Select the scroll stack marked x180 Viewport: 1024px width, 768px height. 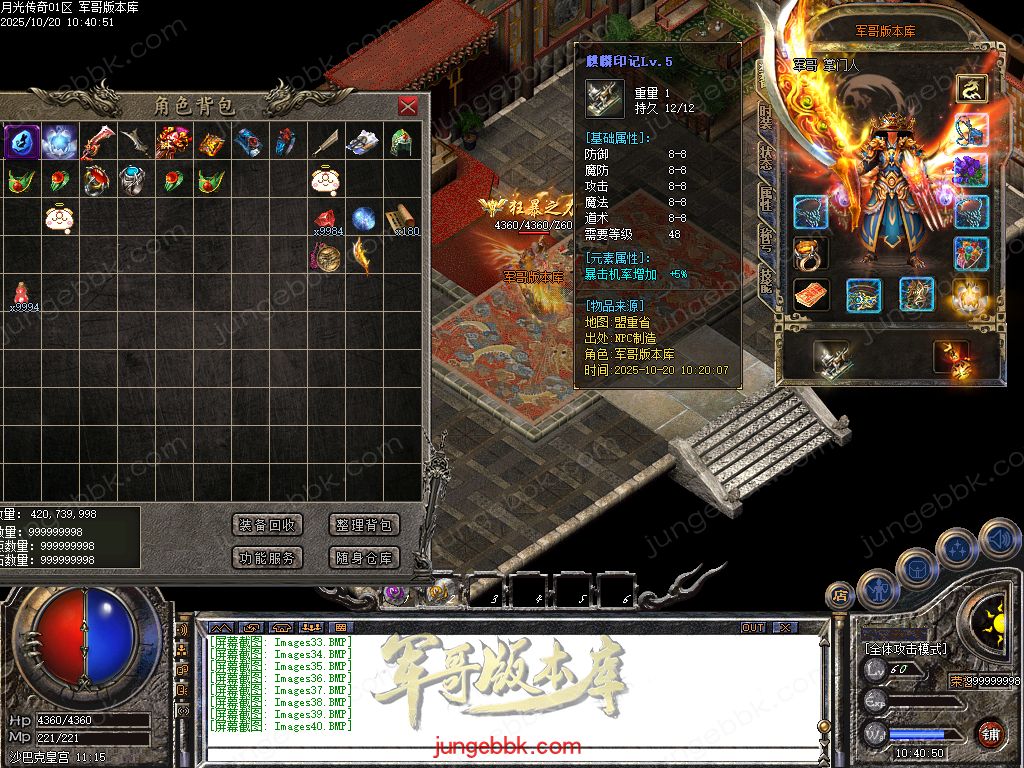[x=401, y=218]
